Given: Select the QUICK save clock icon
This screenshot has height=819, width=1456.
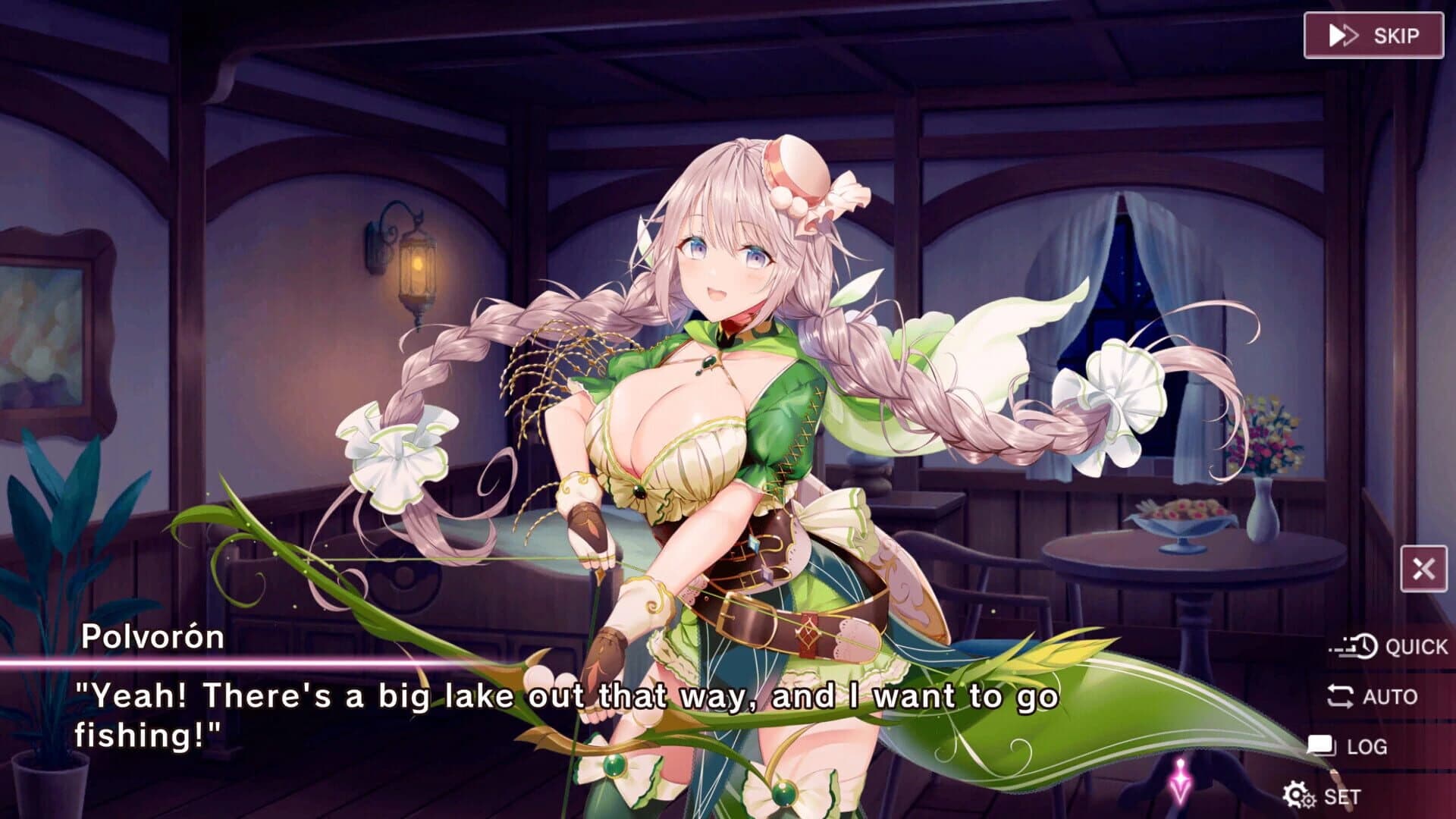Looking at the screenshot, I should (x=1367, y=647).
